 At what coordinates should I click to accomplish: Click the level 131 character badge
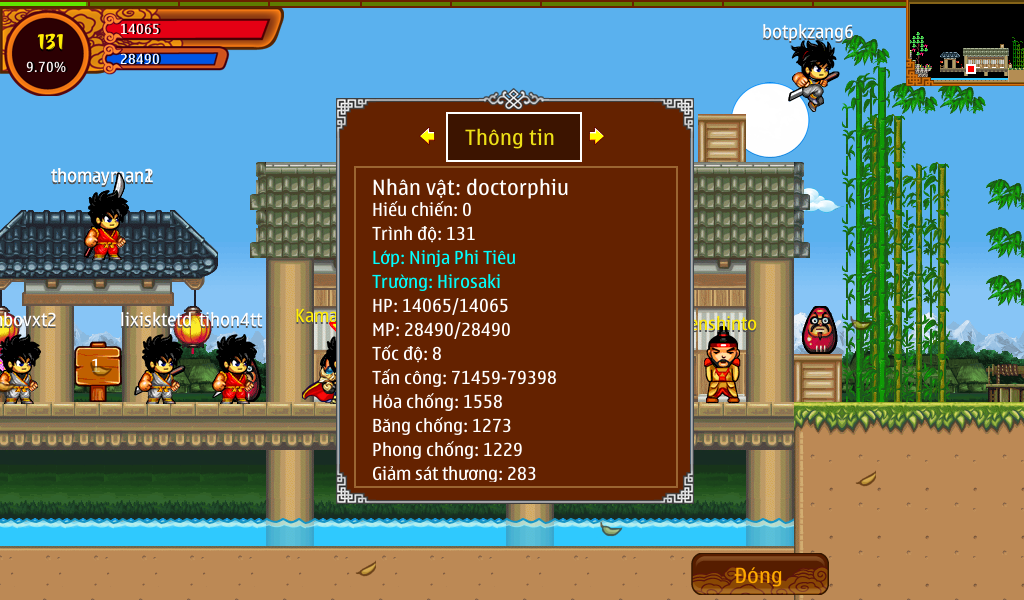(x=47, y=53)
